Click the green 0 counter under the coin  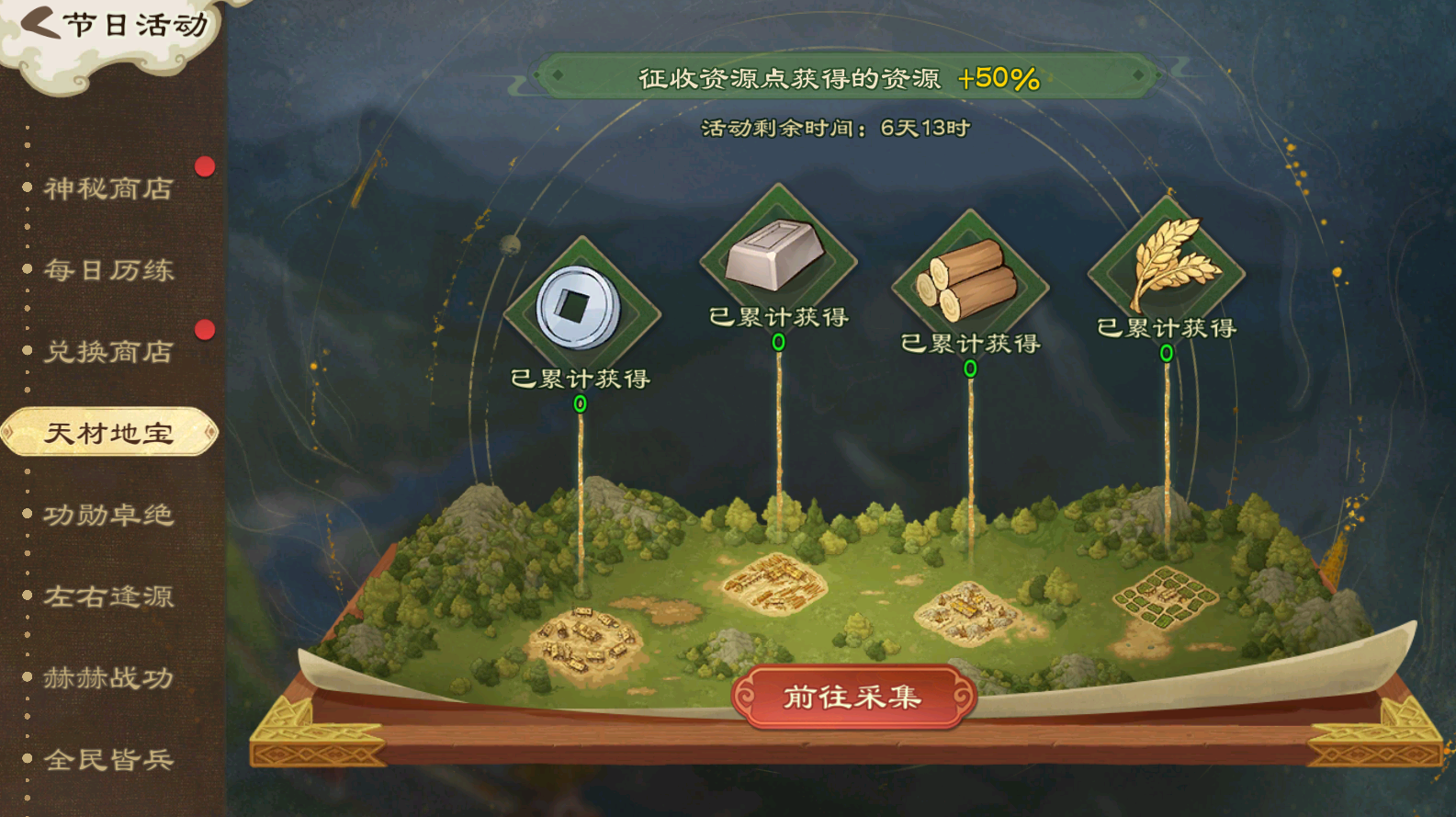(579, 403)
